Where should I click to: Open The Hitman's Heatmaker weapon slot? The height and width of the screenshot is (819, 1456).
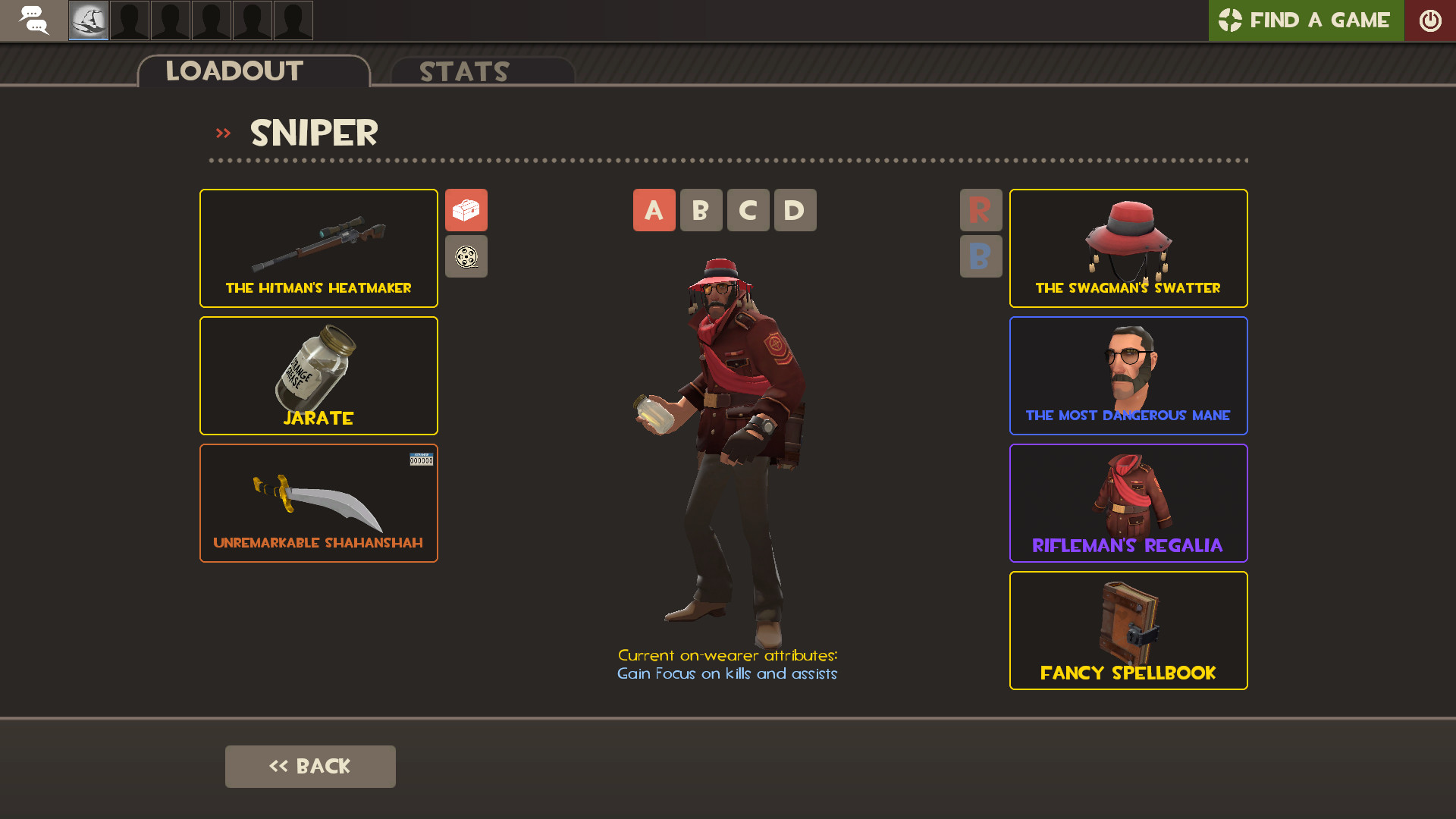318,248
